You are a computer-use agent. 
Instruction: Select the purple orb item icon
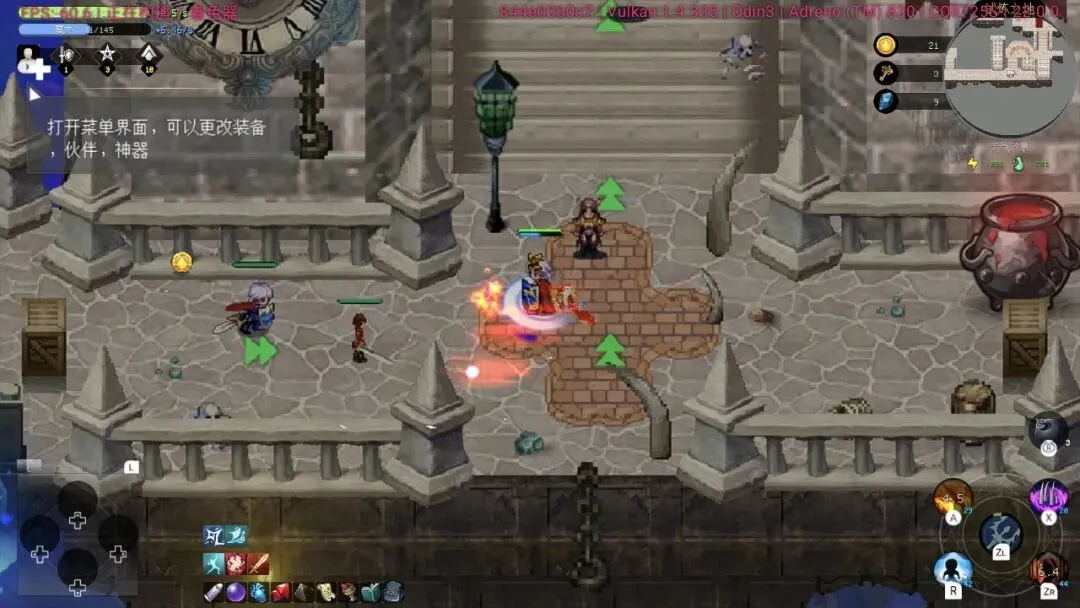tap(236, 592)
